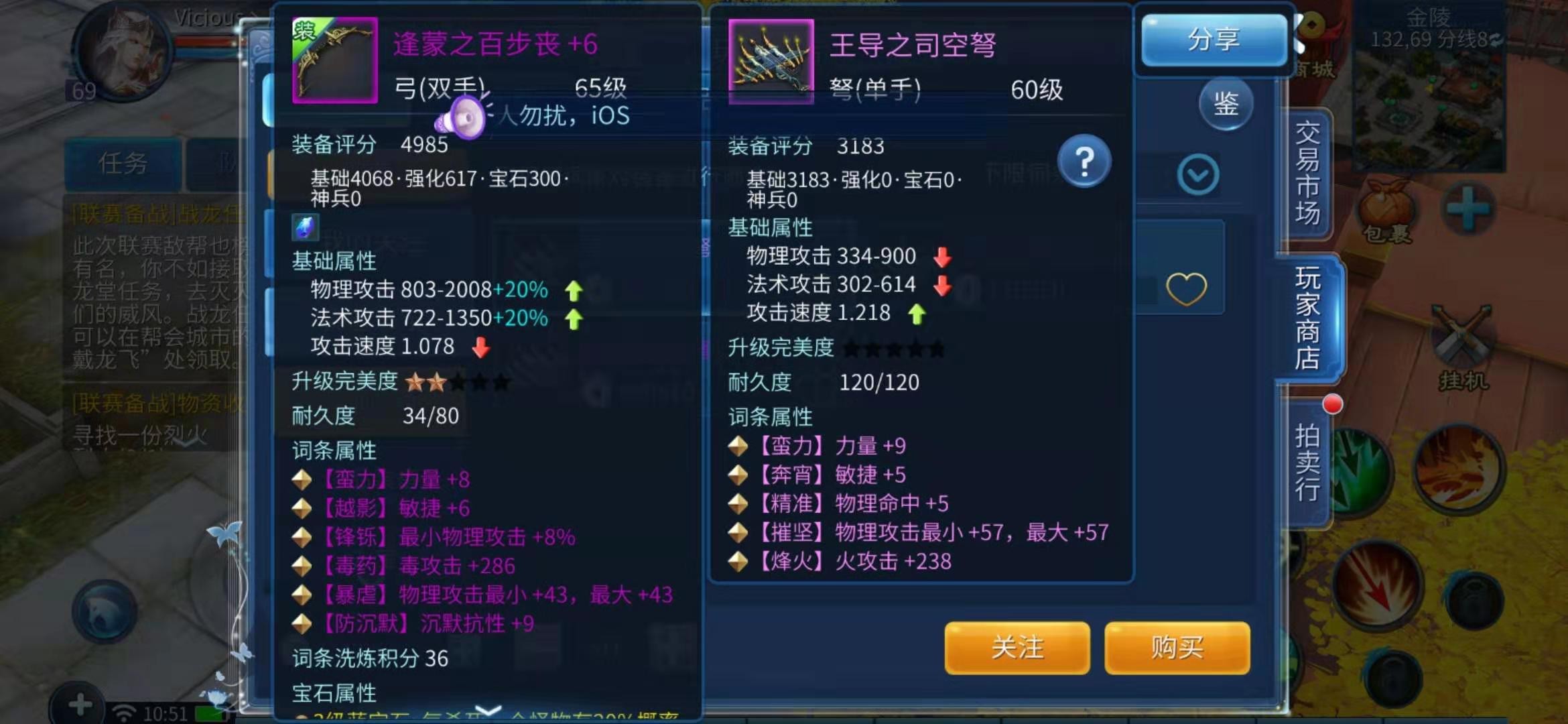Mute the announcement via speaker icon
Viewport: 1568px width, 724px height.
[x=463, y=117]
